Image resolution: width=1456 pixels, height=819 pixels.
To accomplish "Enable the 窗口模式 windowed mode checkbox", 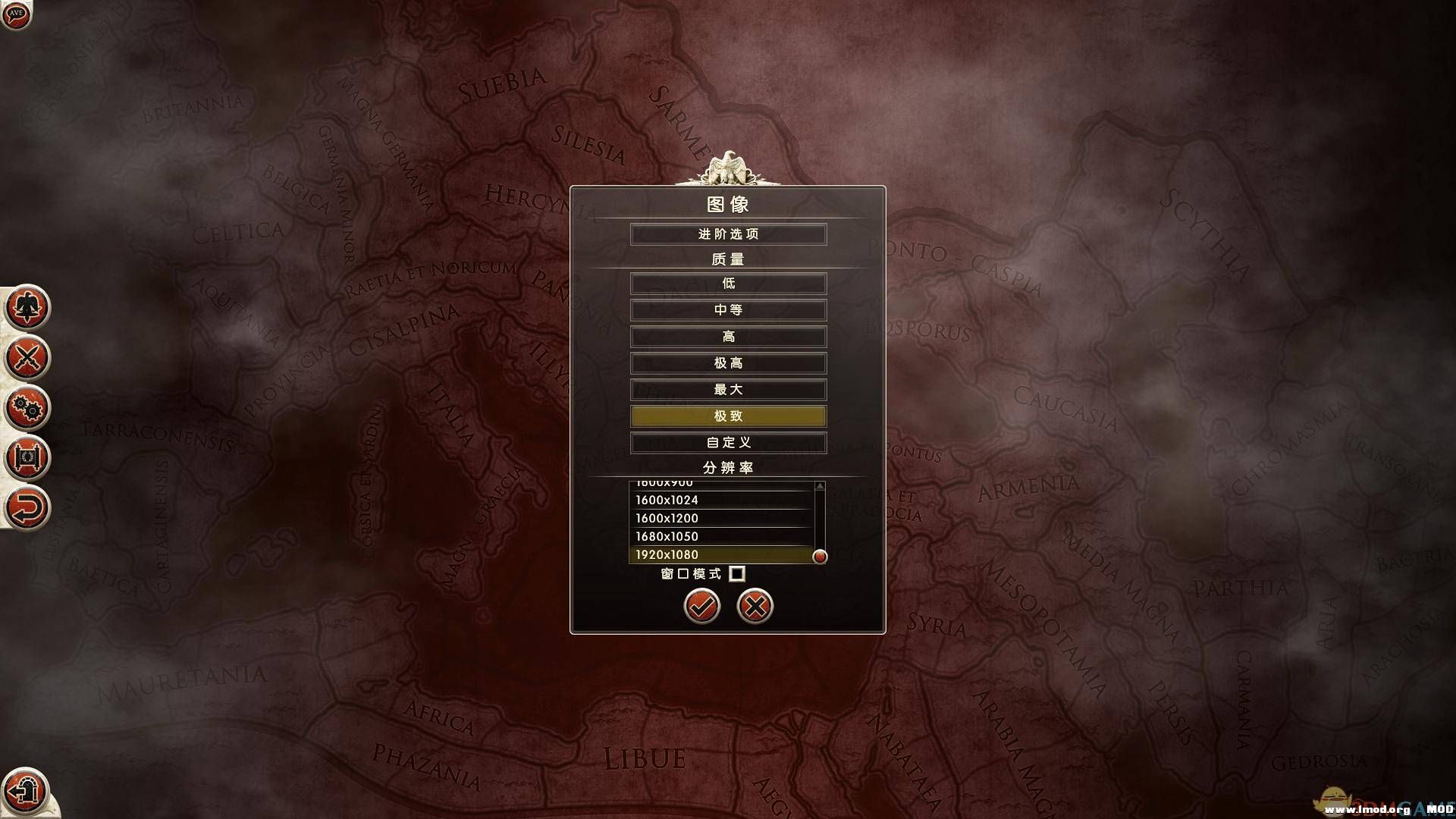I will pos(737,573).
